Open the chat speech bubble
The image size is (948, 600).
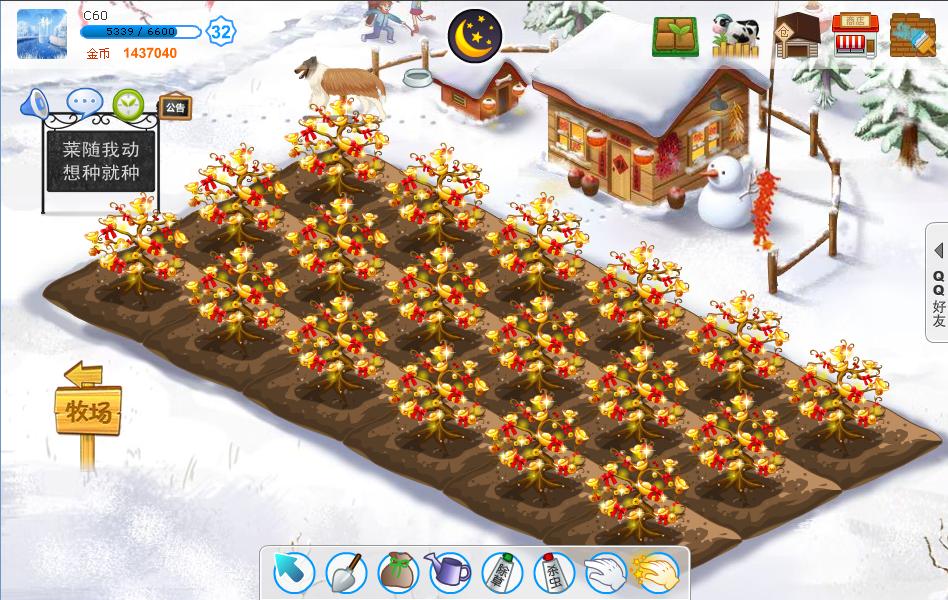(84, 102)
